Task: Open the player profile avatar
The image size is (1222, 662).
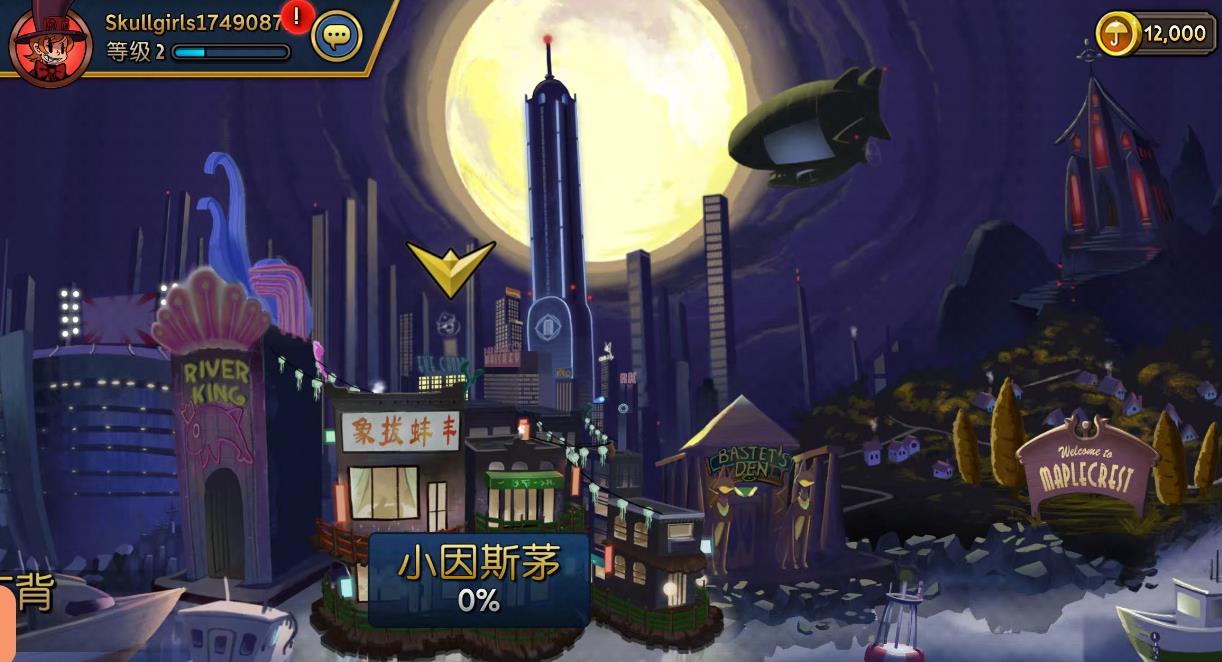Action: 50,43
